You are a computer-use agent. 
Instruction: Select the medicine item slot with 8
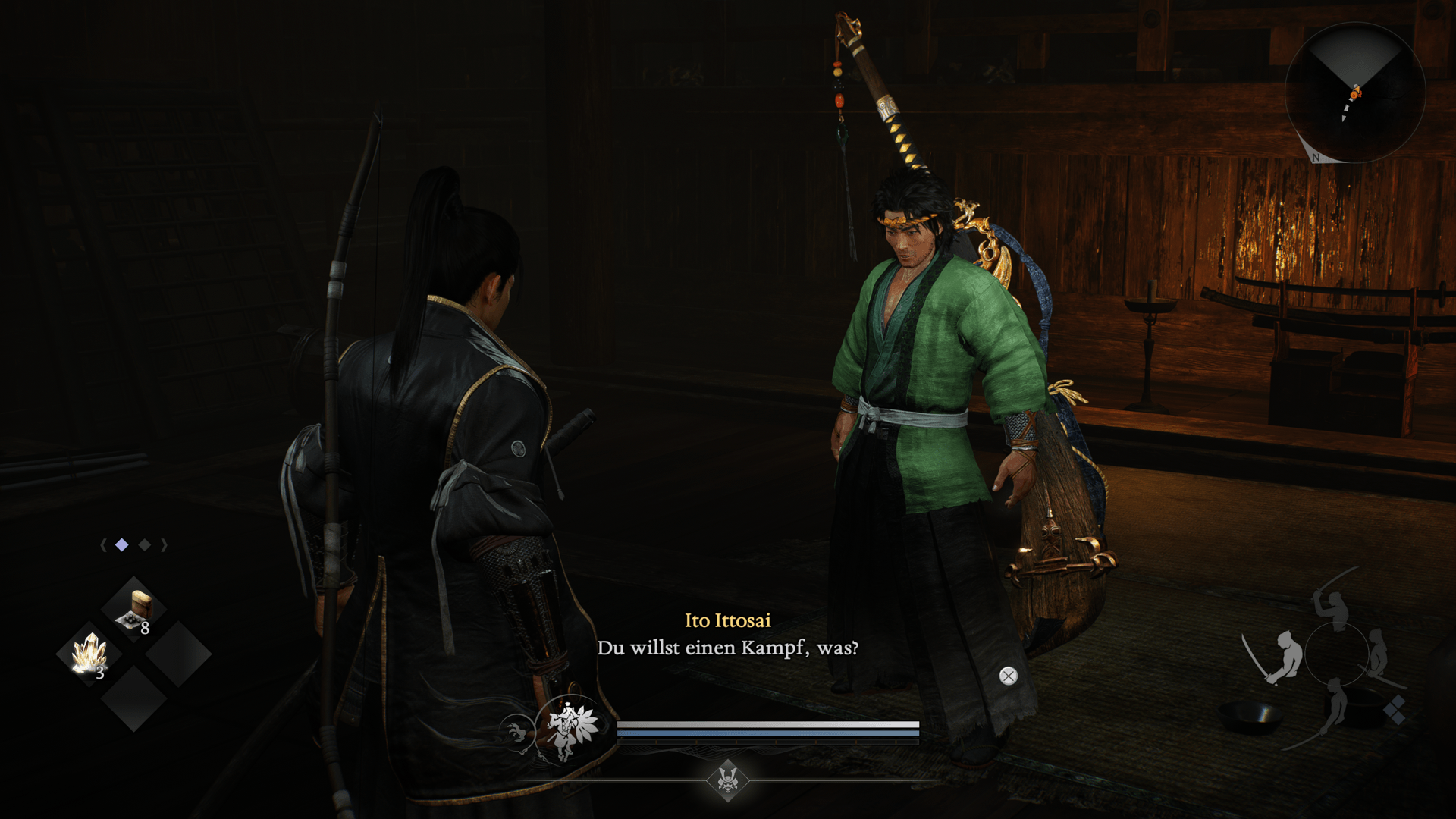pyautogui.click(x=134, y=610)
